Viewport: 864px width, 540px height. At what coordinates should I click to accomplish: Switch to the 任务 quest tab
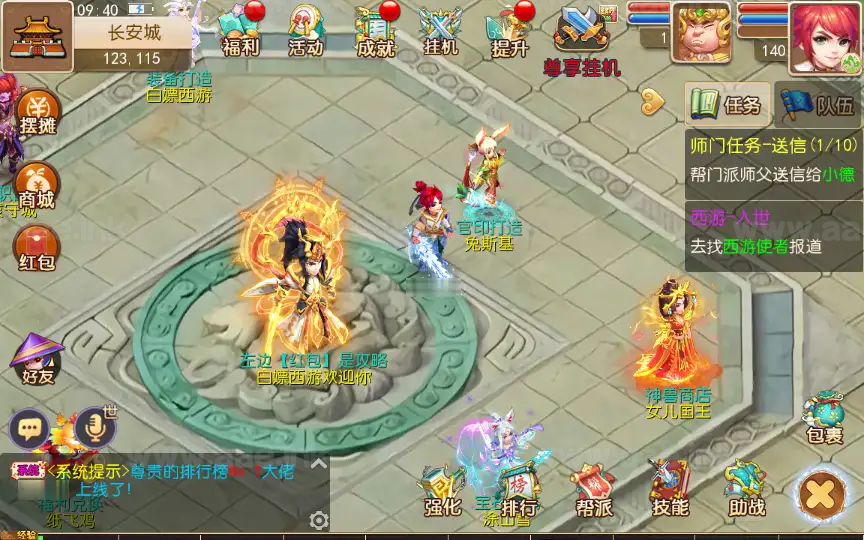728,104
